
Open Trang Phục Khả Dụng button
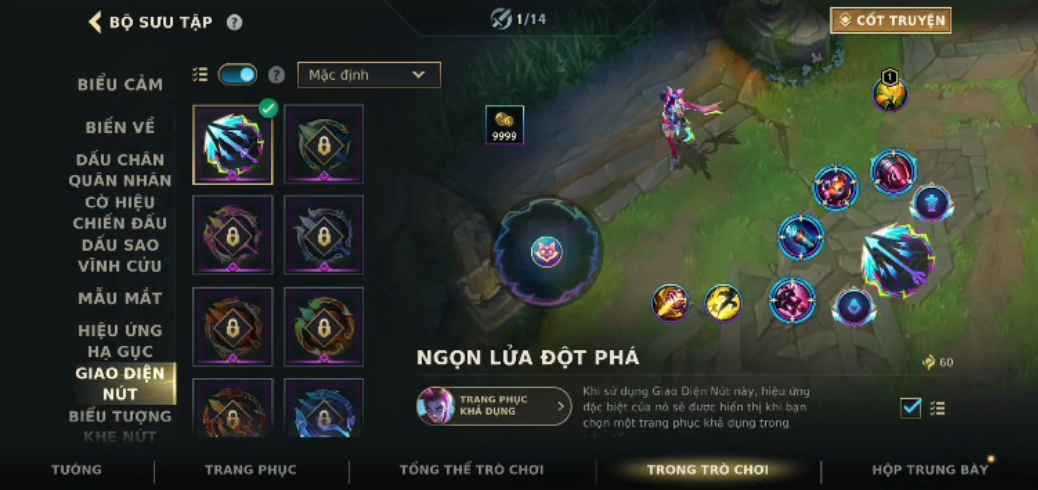(494, 406)
